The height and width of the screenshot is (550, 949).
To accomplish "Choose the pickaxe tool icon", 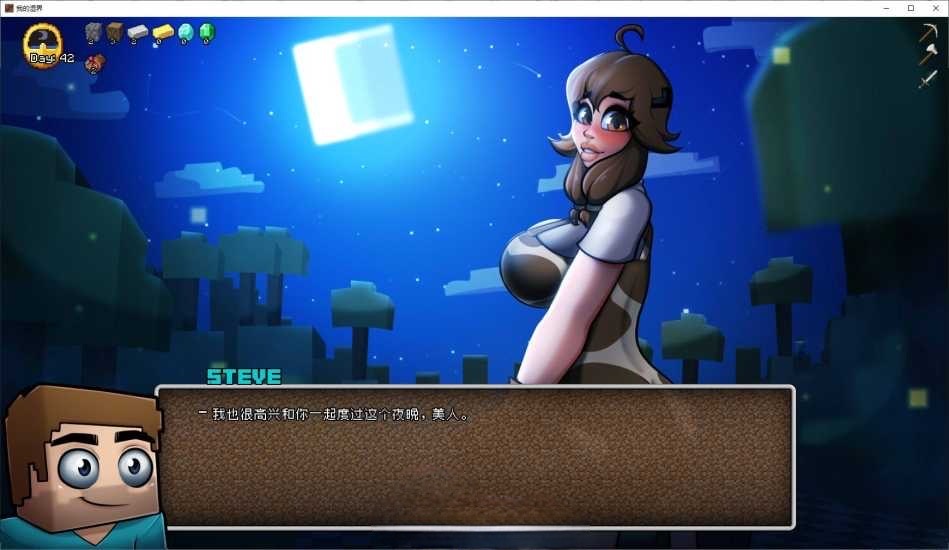I will (928, 33).
